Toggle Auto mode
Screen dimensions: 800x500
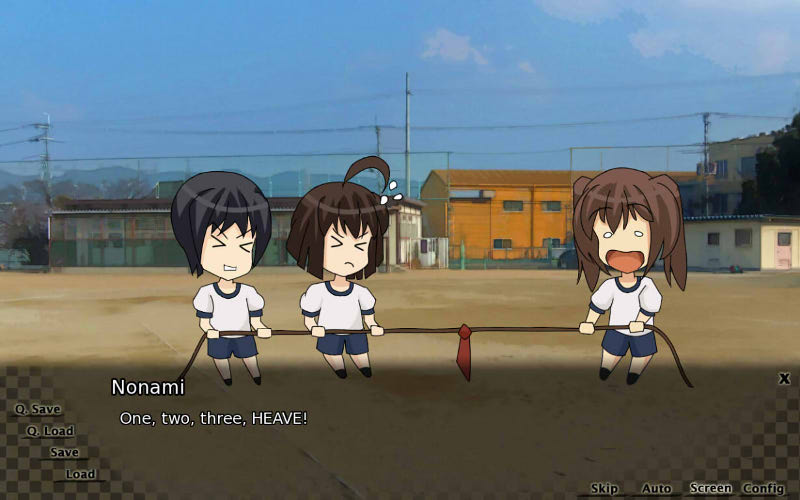pyautogui.click(x=656, y=488)
